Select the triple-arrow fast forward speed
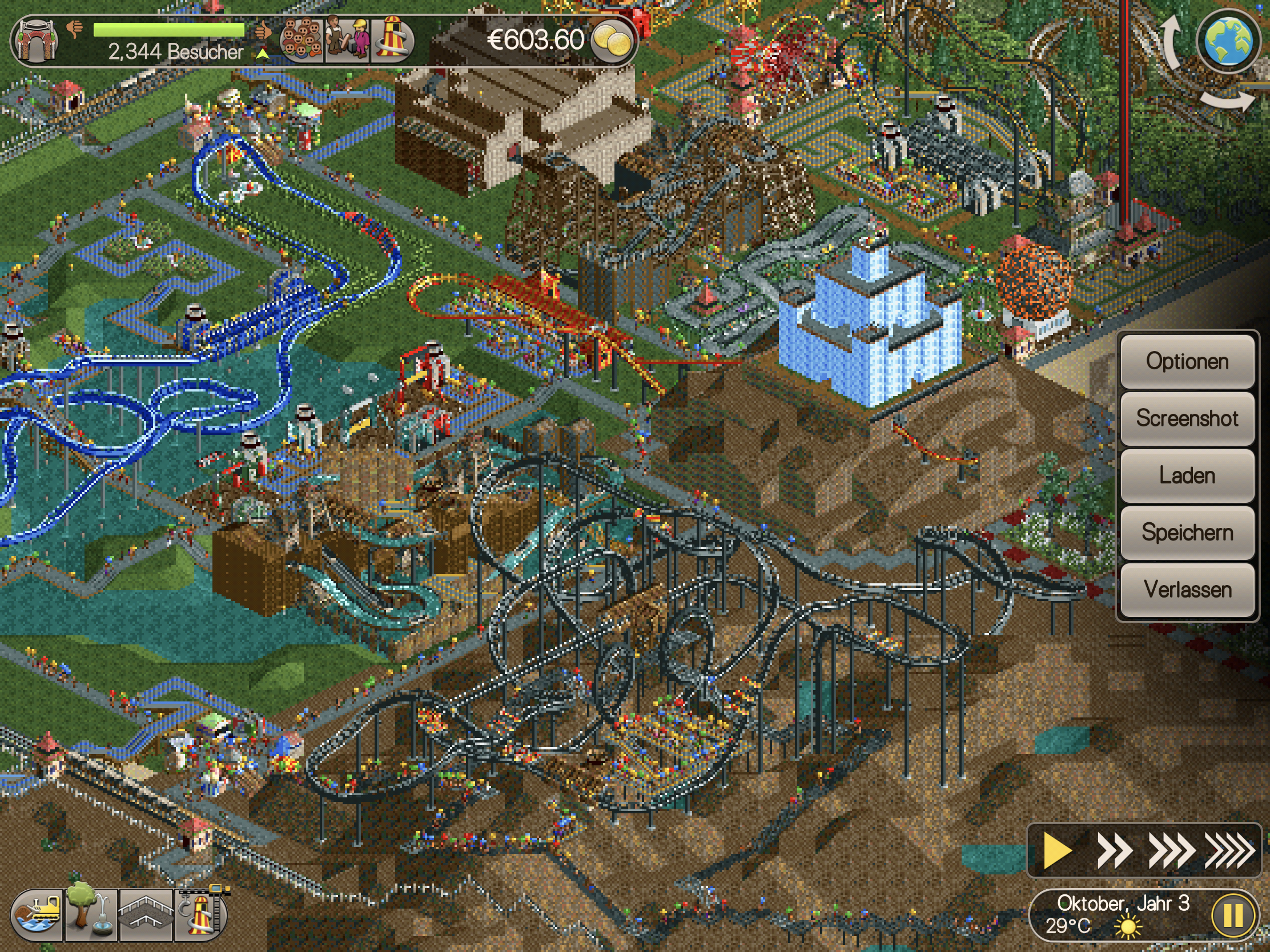This screenshot has height=952, width=1270. click(1171, 850)
